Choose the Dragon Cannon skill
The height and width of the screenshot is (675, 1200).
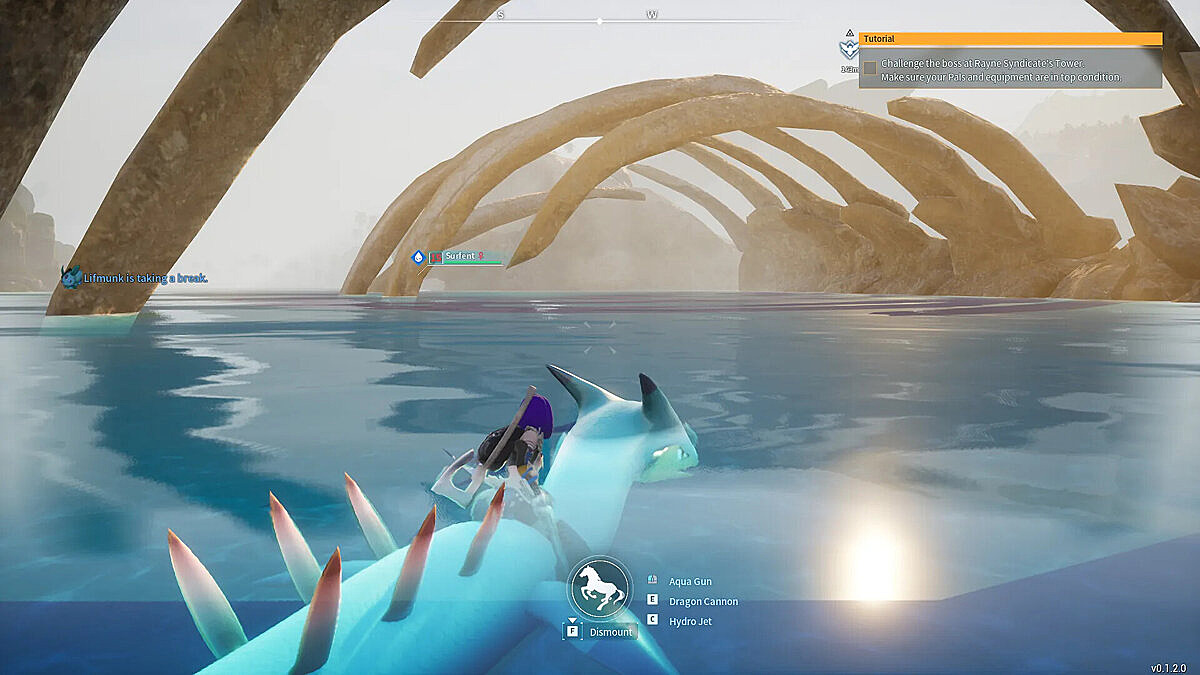[x=703, y=601]
